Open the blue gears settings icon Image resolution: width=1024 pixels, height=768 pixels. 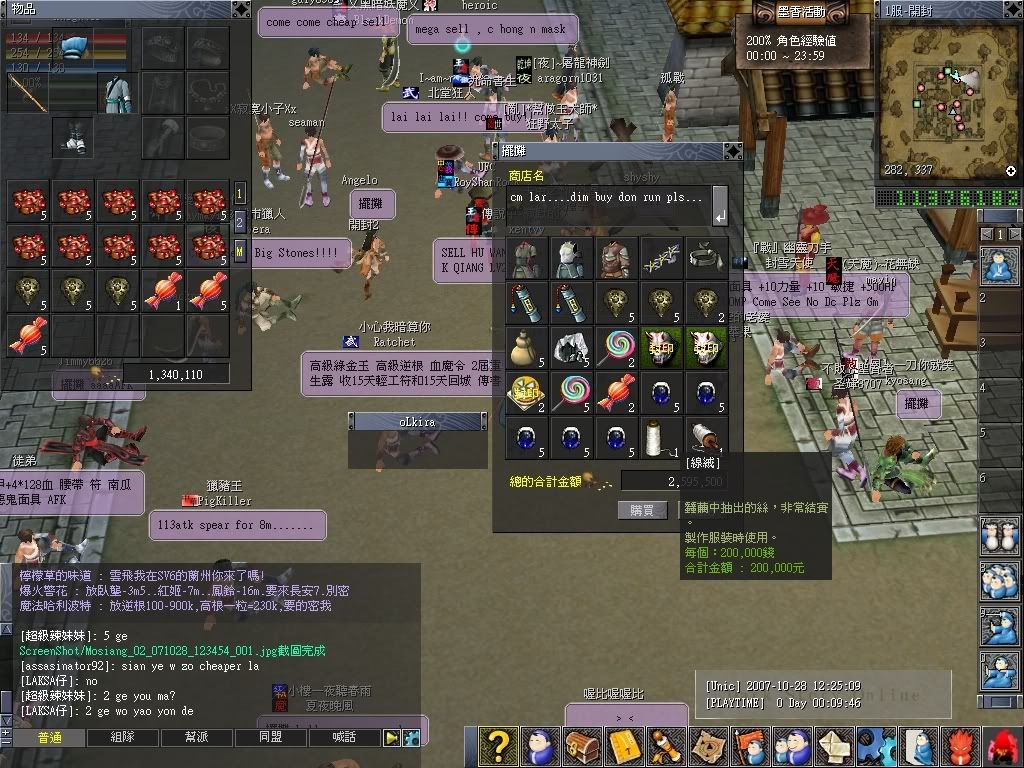point(876,746)
